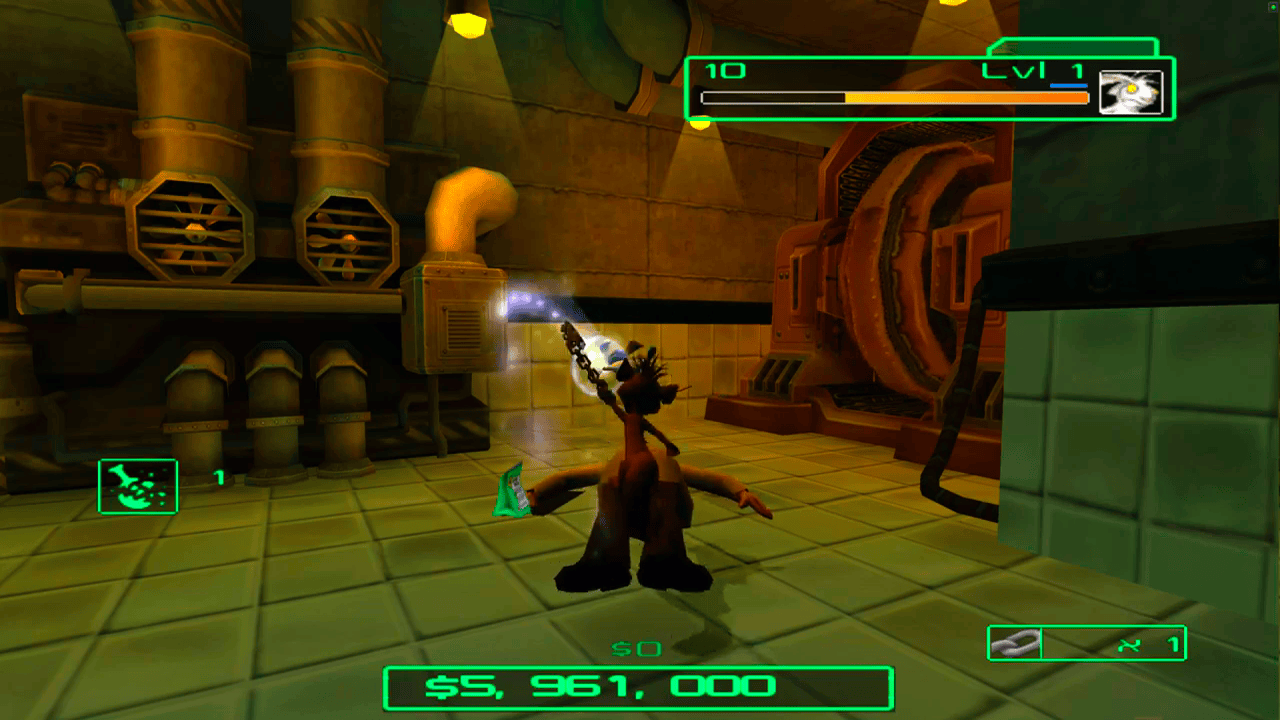Select the green splat item icon
This screenshot has height=720, width=1280.
click(138, 486)
